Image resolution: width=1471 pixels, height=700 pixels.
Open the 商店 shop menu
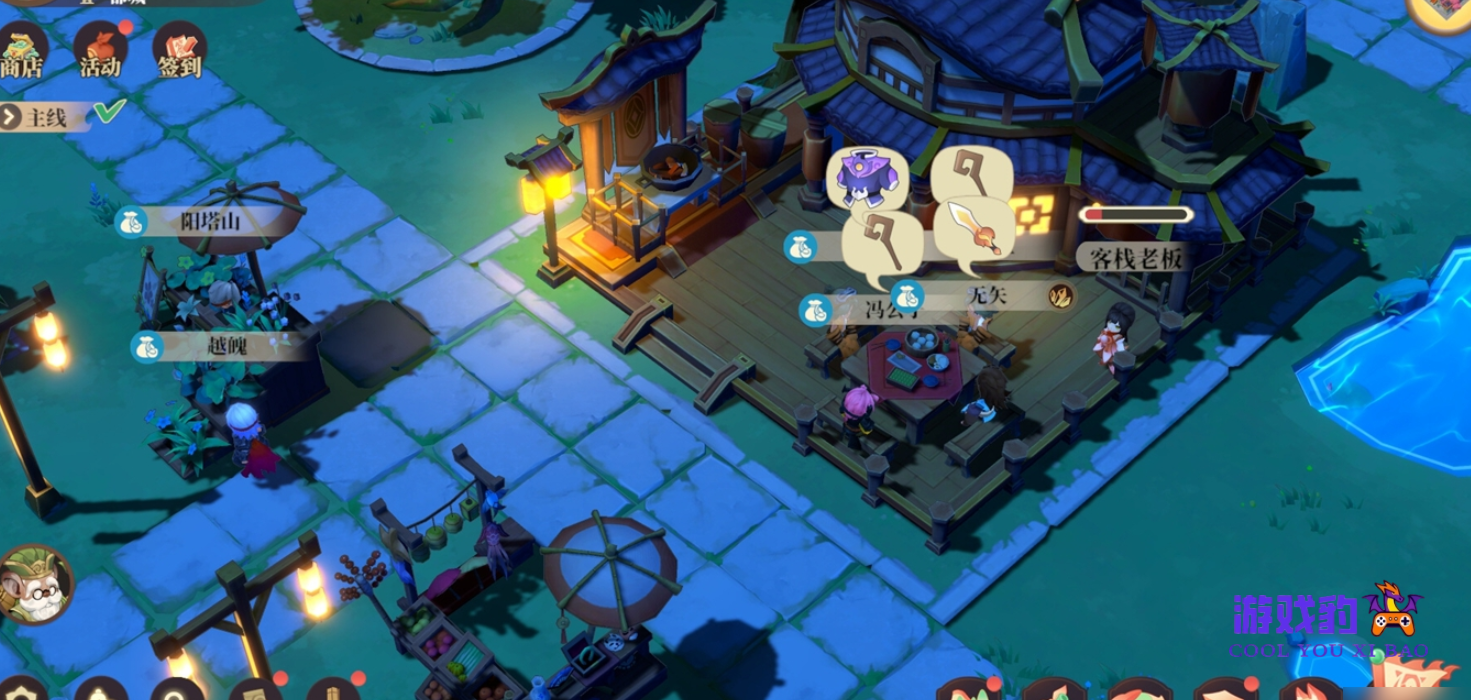(x=21, y=52)
